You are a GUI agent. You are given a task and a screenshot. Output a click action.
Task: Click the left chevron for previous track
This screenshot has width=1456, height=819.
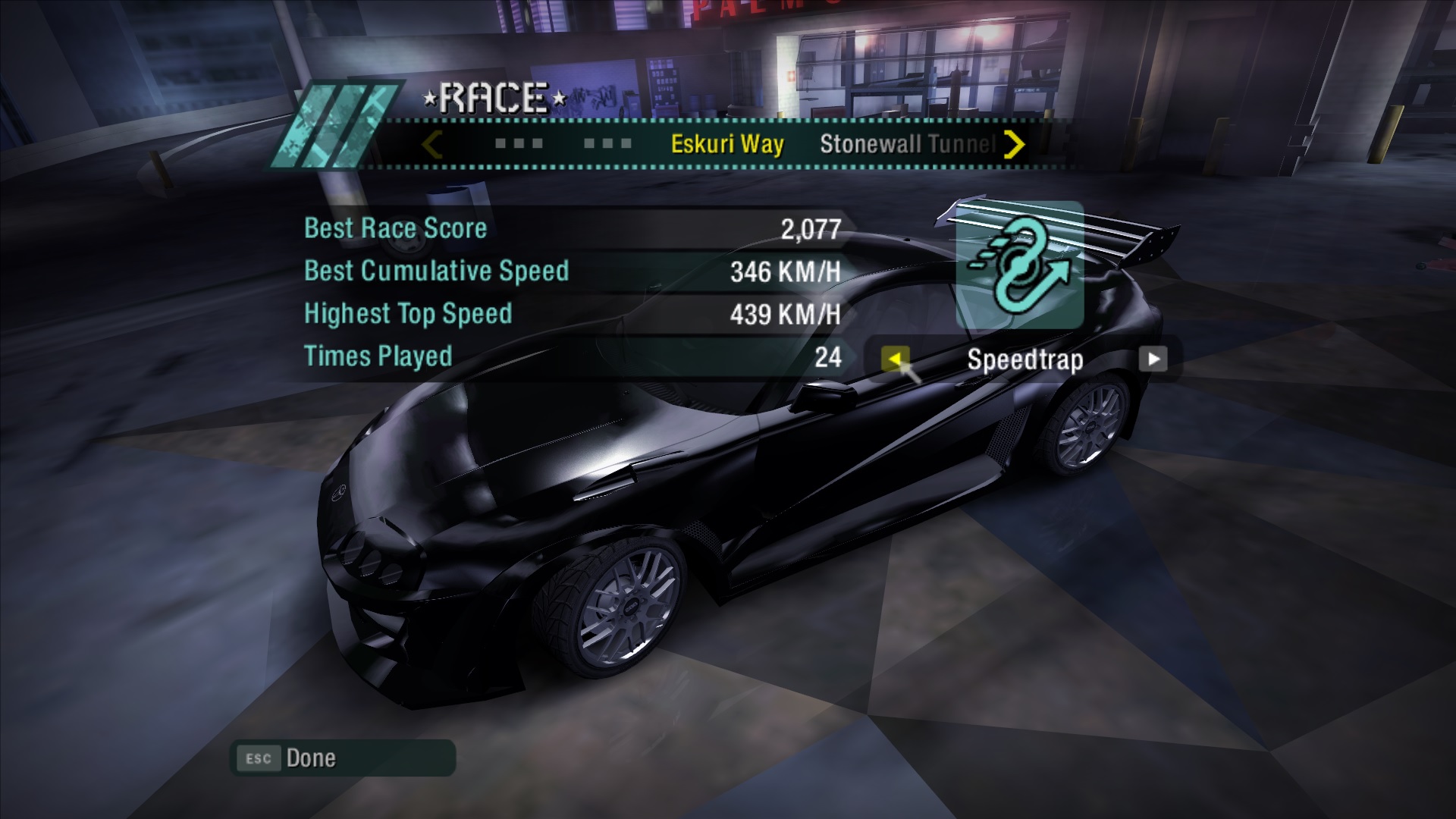(x=432, y=144)
